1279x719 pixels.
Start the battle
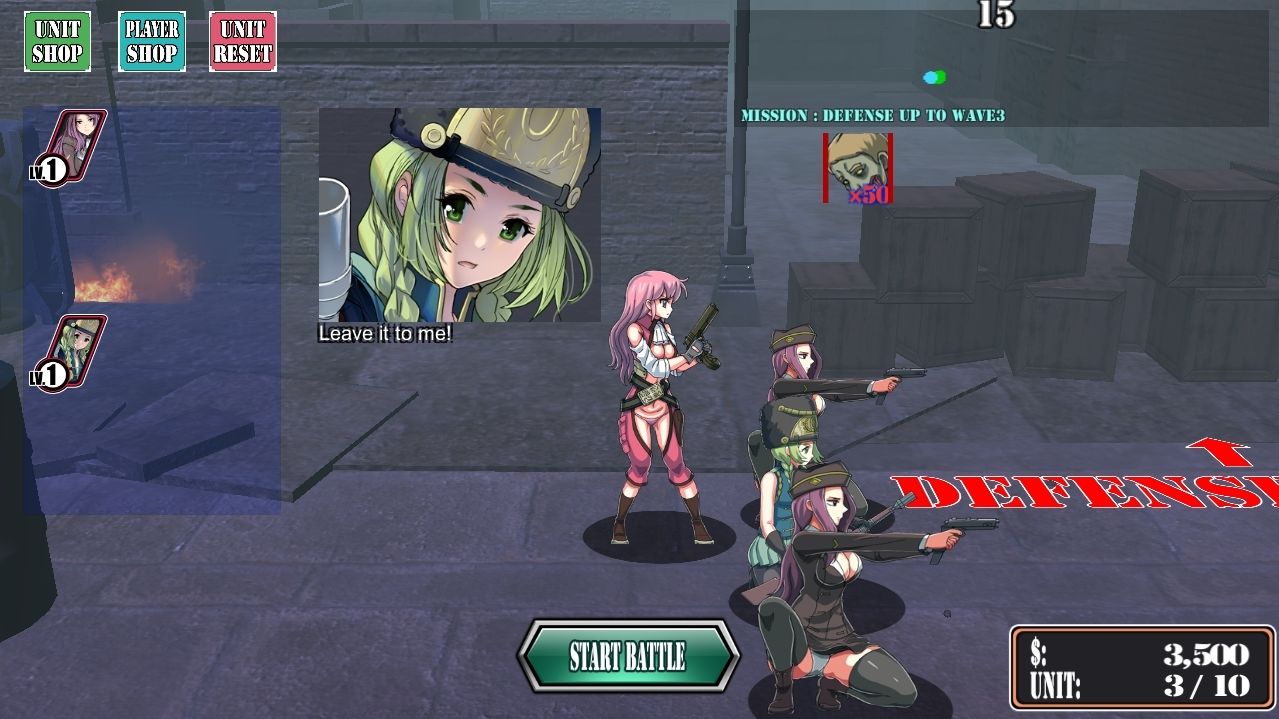pyautogui.click(x=628, y=656)
